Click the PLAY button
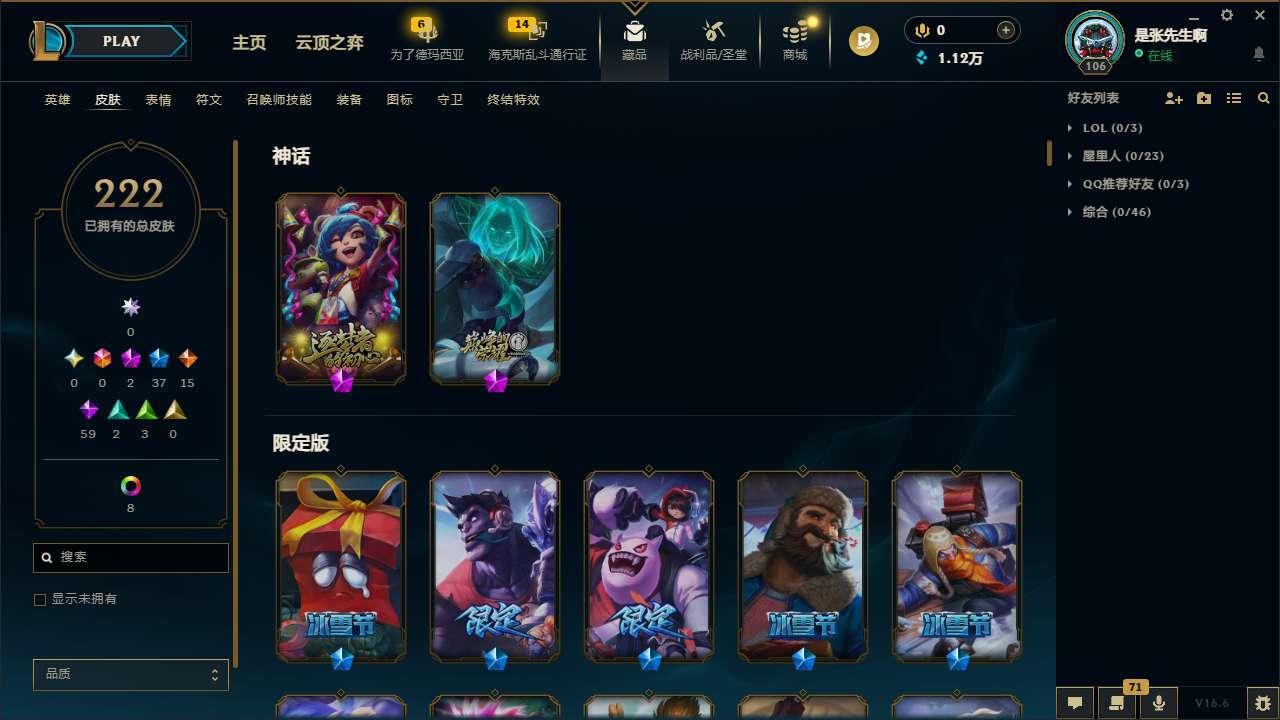 [121, 41]
